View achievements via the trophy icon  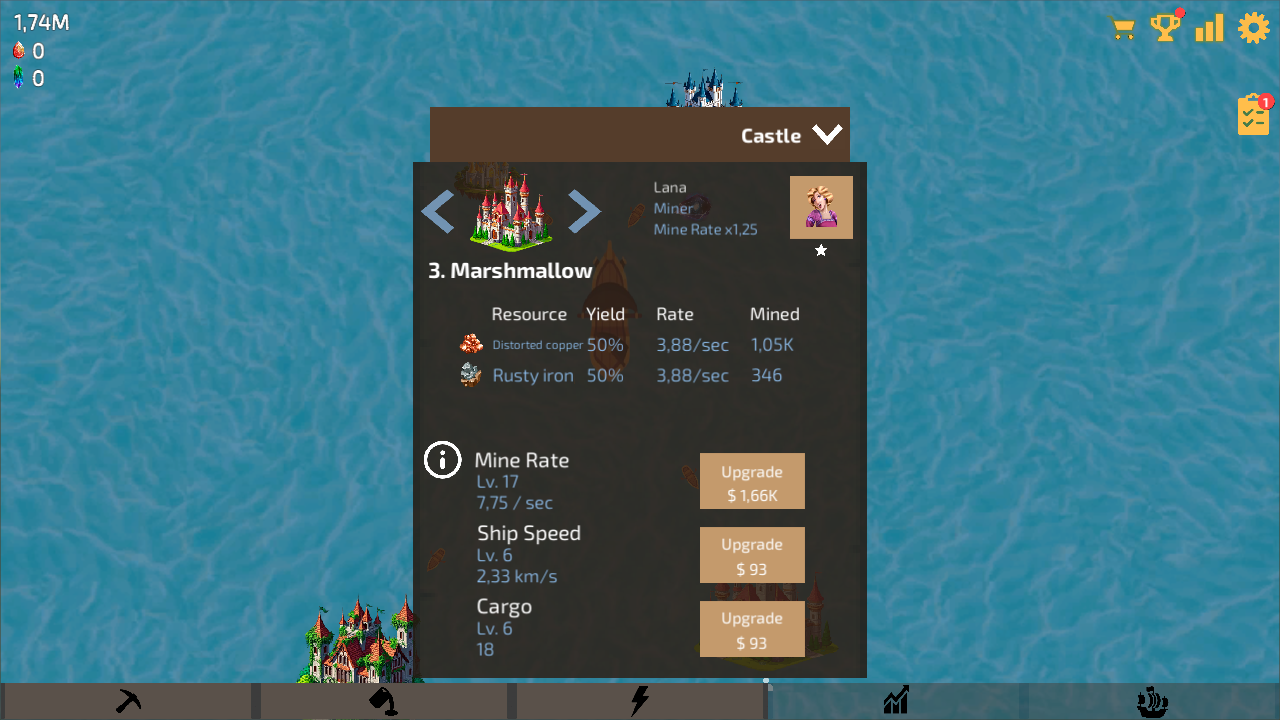coord(1165,28)
